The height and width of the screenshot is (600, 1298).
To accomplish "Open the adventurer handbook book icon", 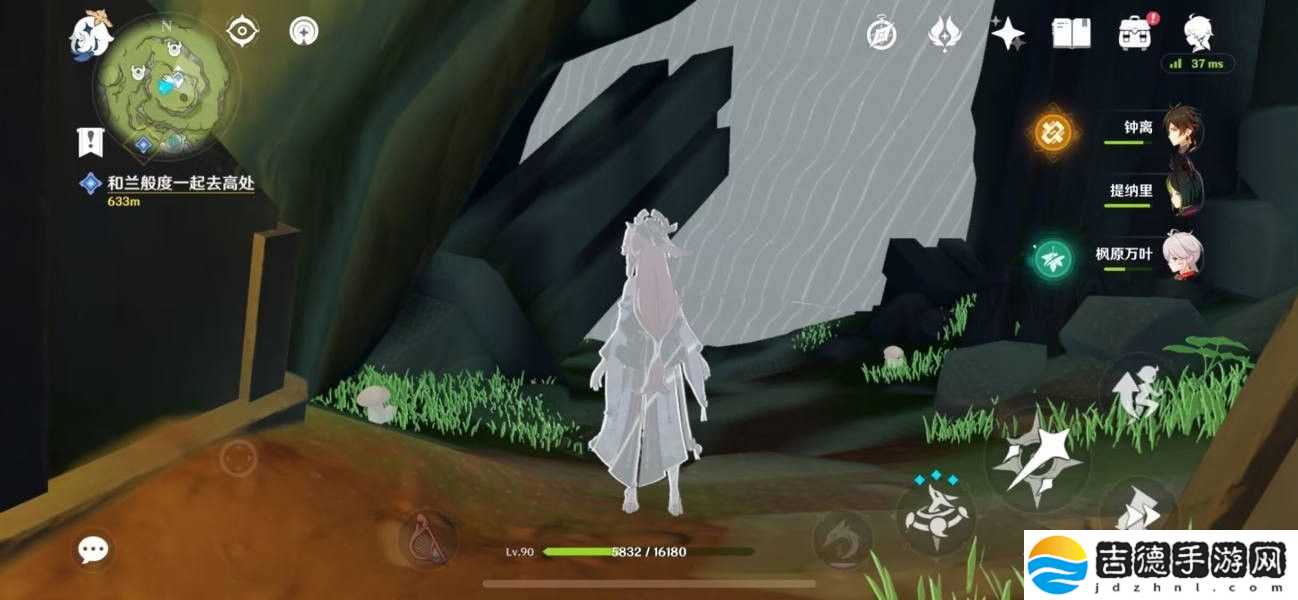I will 1071,34.
